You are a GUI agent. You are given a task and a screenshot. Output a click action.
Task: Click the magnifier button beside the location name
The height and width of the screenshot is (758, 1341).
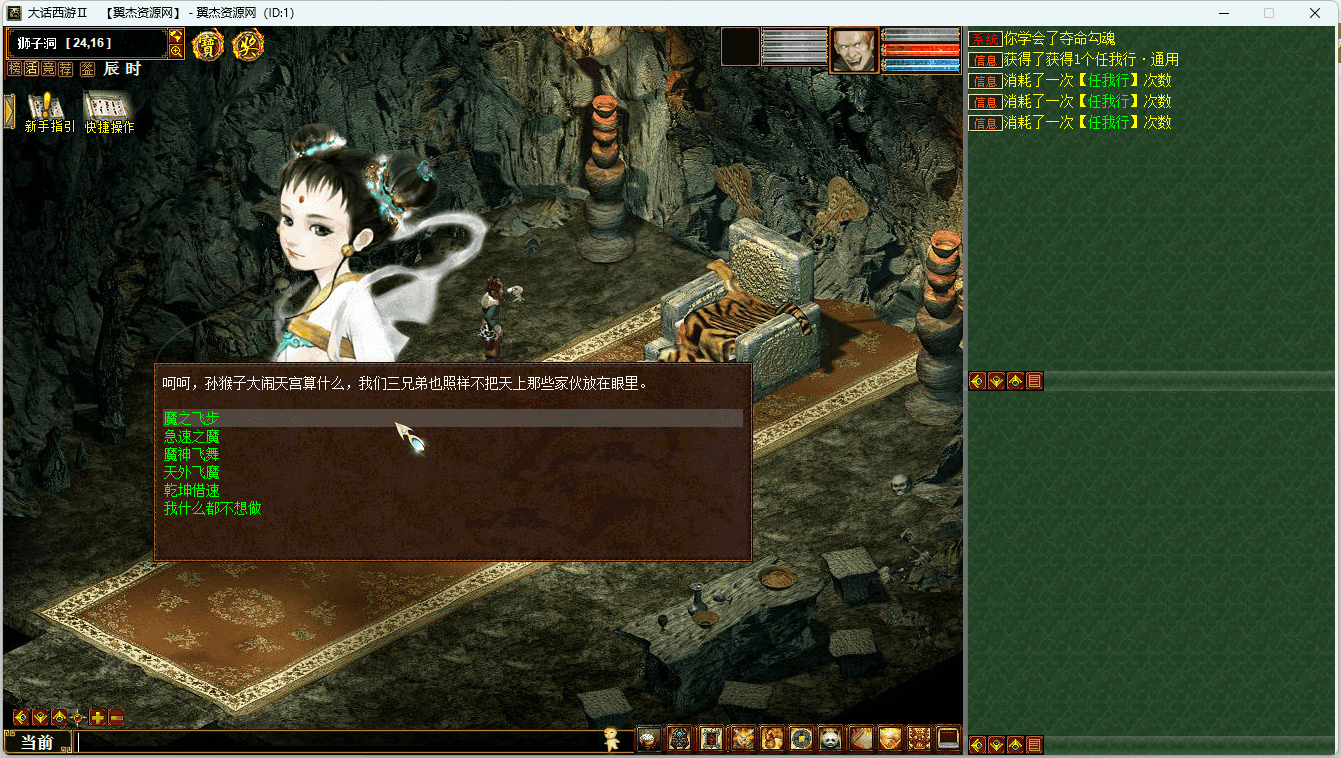pyautogui.click(x=176, y=51)
